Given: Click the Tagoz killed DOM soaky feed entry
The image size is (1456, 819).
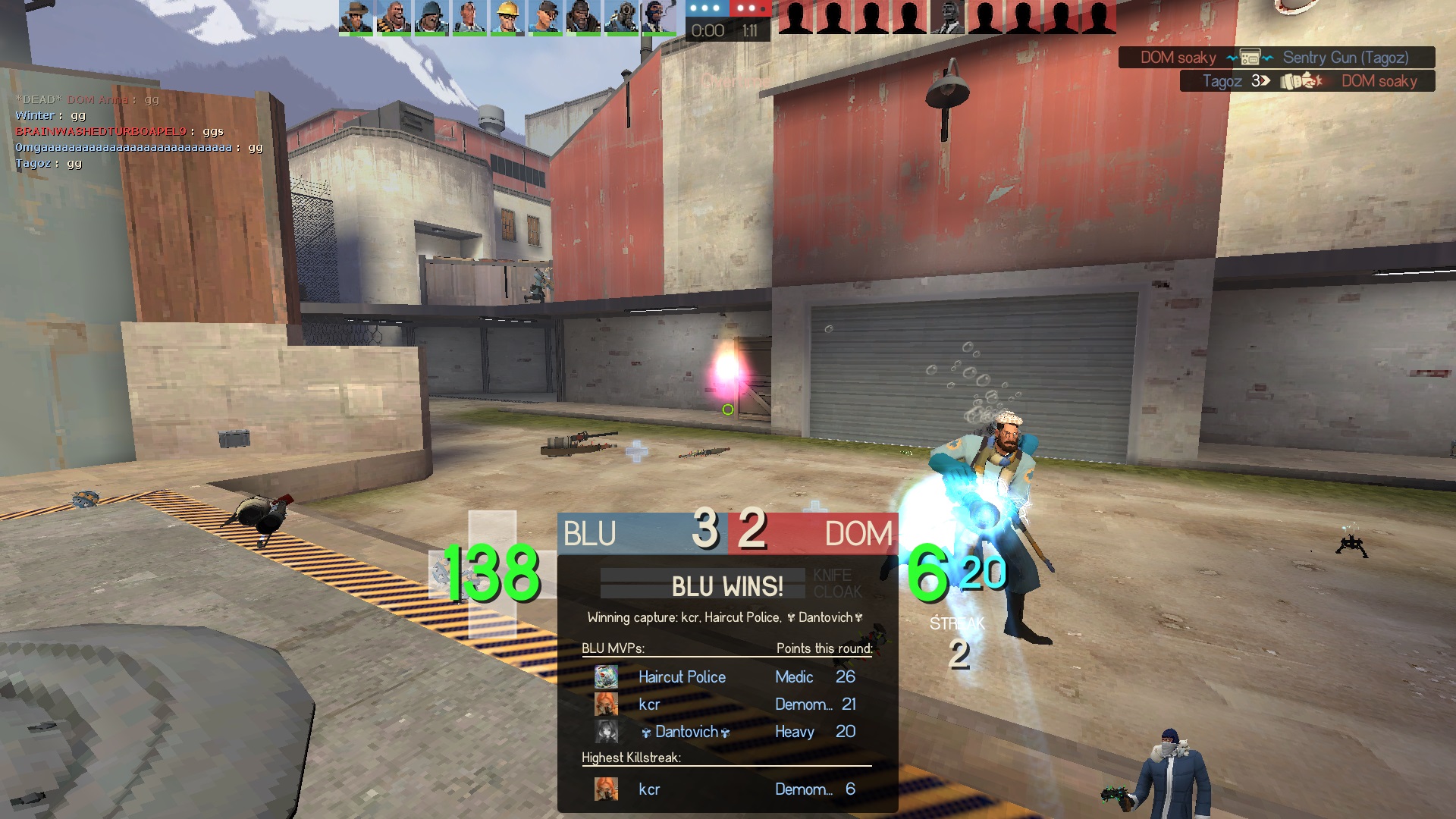Looking at the screenshot, I should (x=1307, y=81).
